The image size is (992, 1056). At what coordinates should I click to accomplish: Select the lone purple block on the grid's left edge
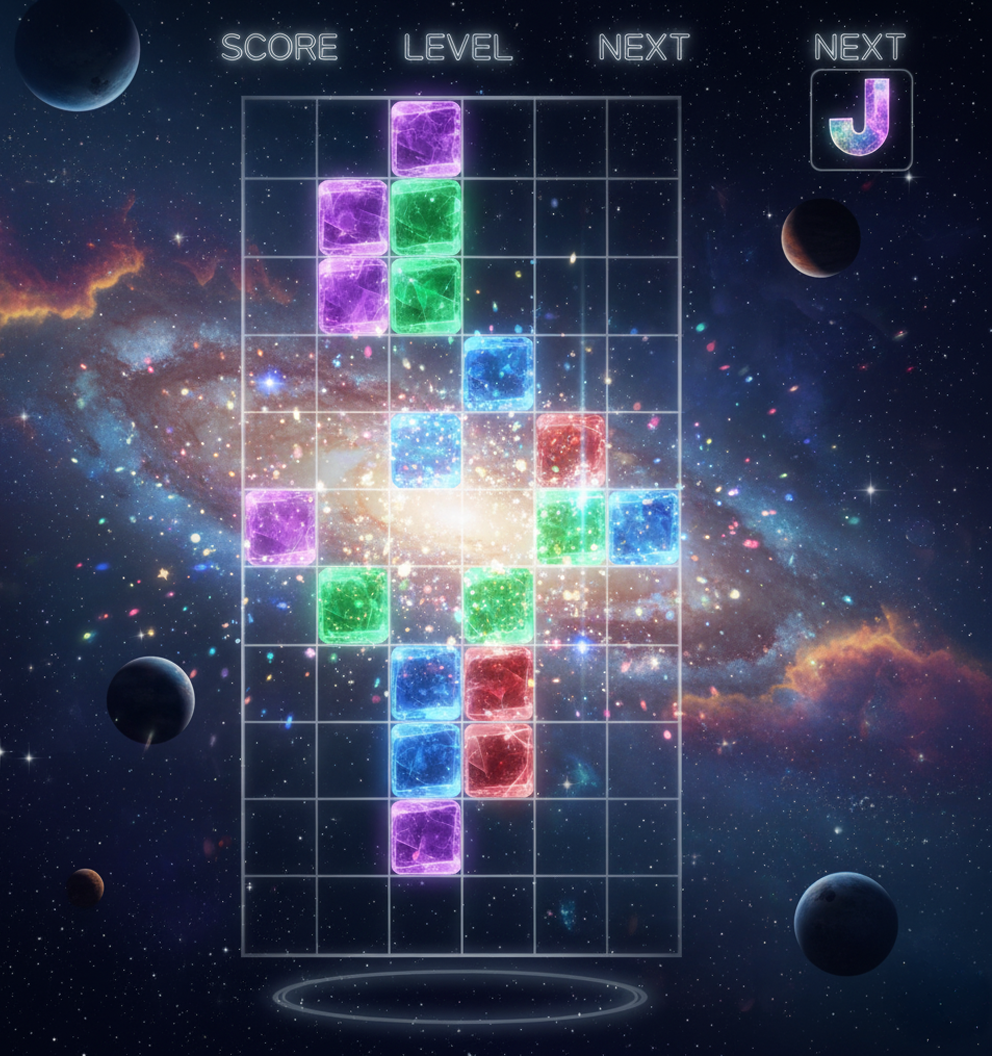click(x=280, y=527)
